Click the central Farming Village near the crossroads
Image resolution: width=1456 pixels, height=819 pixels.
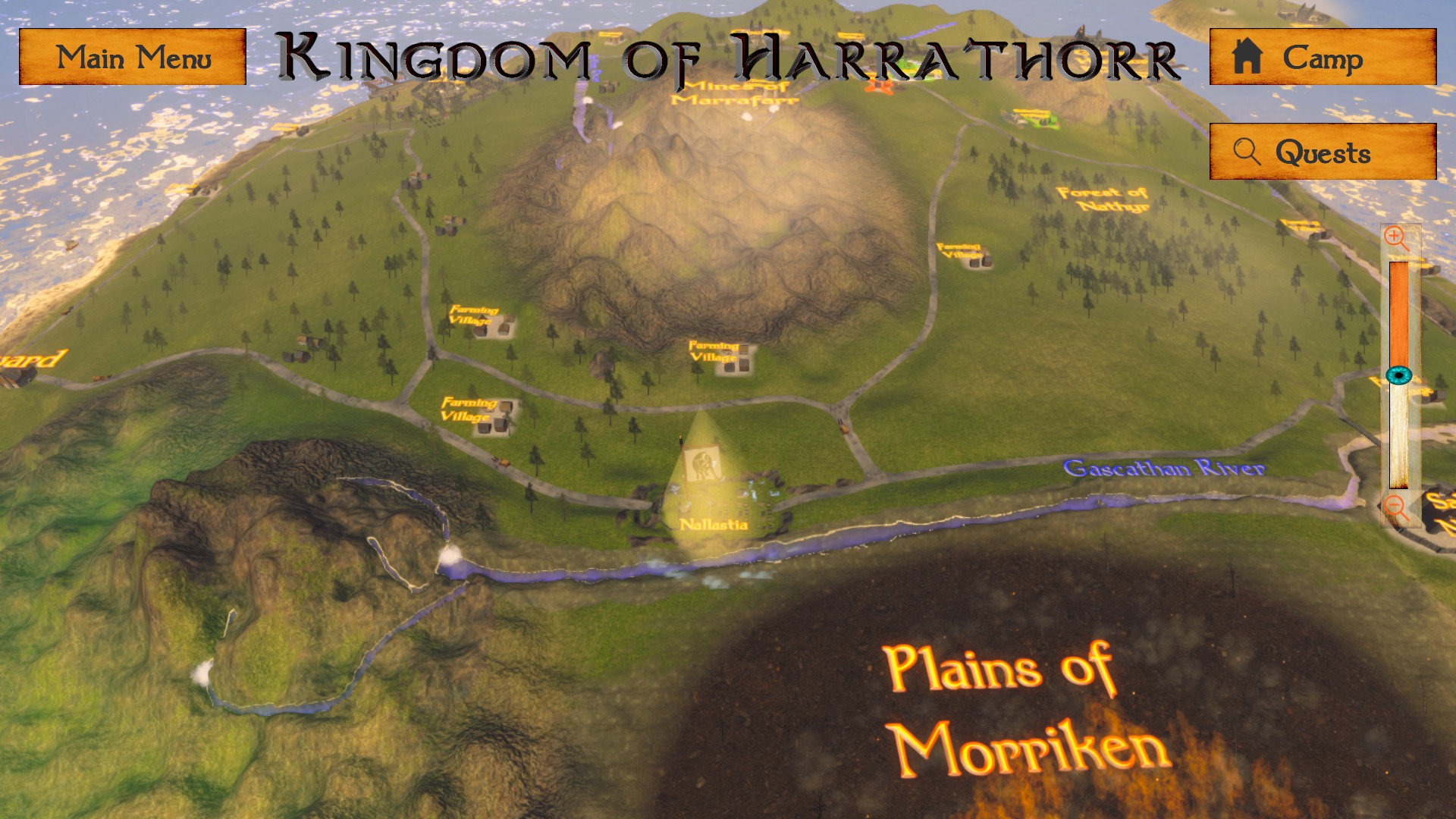[x=714, y=353]
